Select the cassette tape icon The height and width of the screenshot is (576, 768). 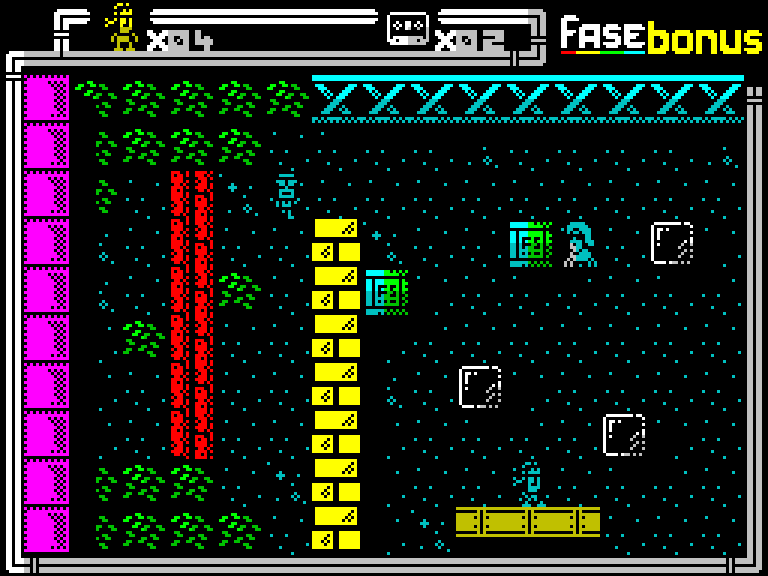(x=408, y=27)
